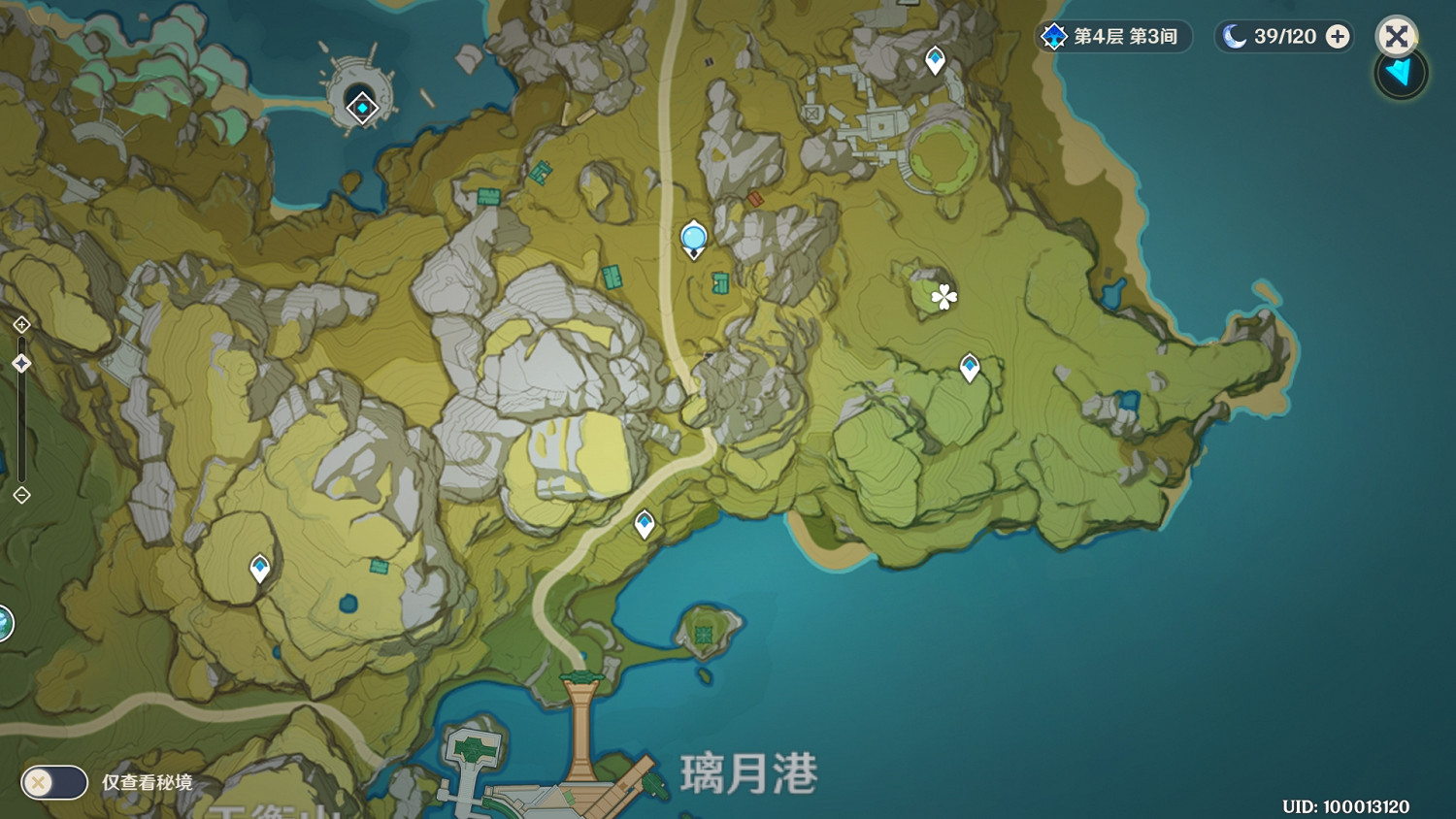Image resolution: width=1456 pixels, height=819 pixels.
Task: Select the teleport waypoint near 璃月港 harbor
Action: (644, 521)
